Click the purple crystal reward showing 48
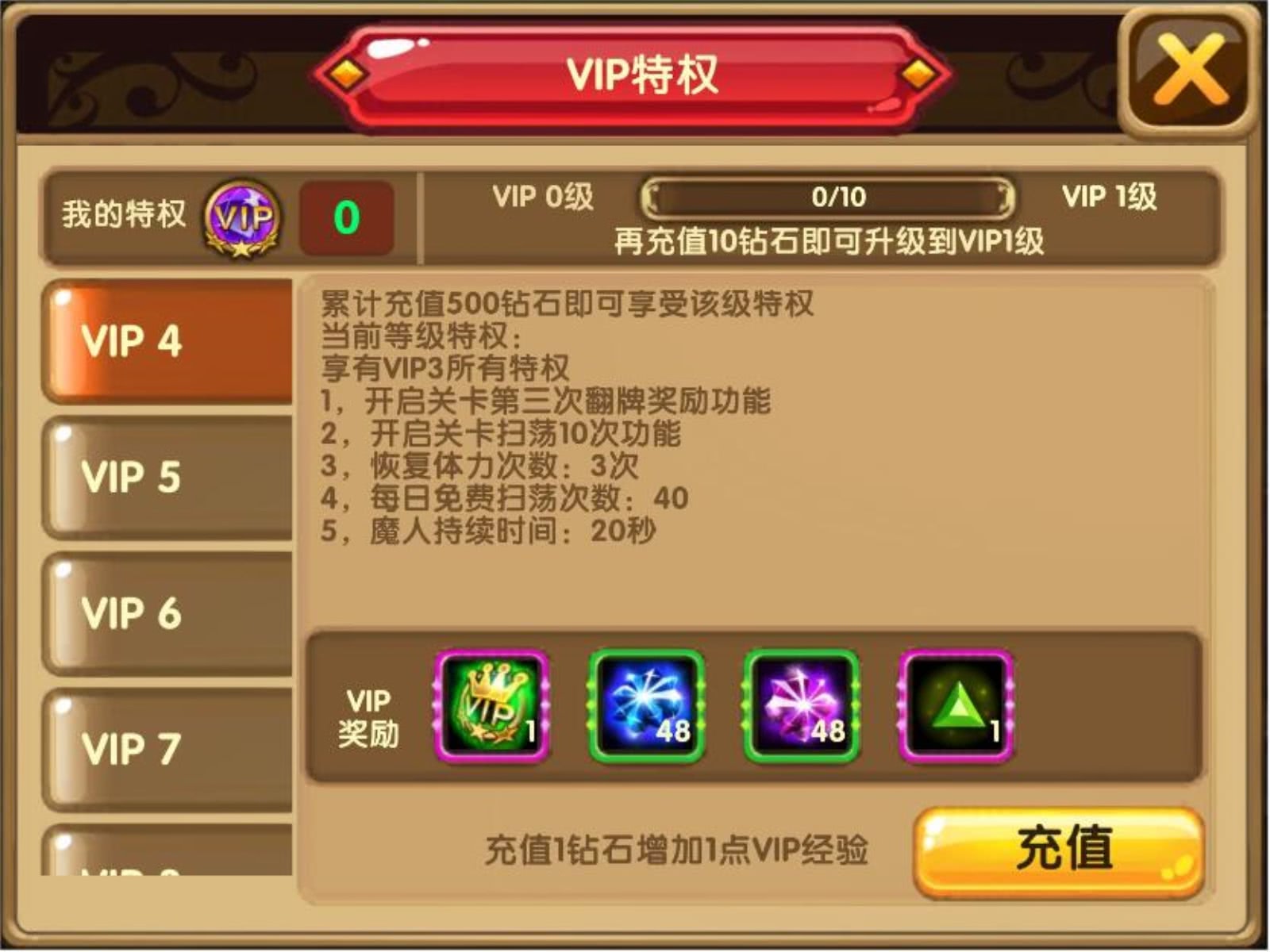The height and width of the screenshot is (952, 1270). point(802,704)
